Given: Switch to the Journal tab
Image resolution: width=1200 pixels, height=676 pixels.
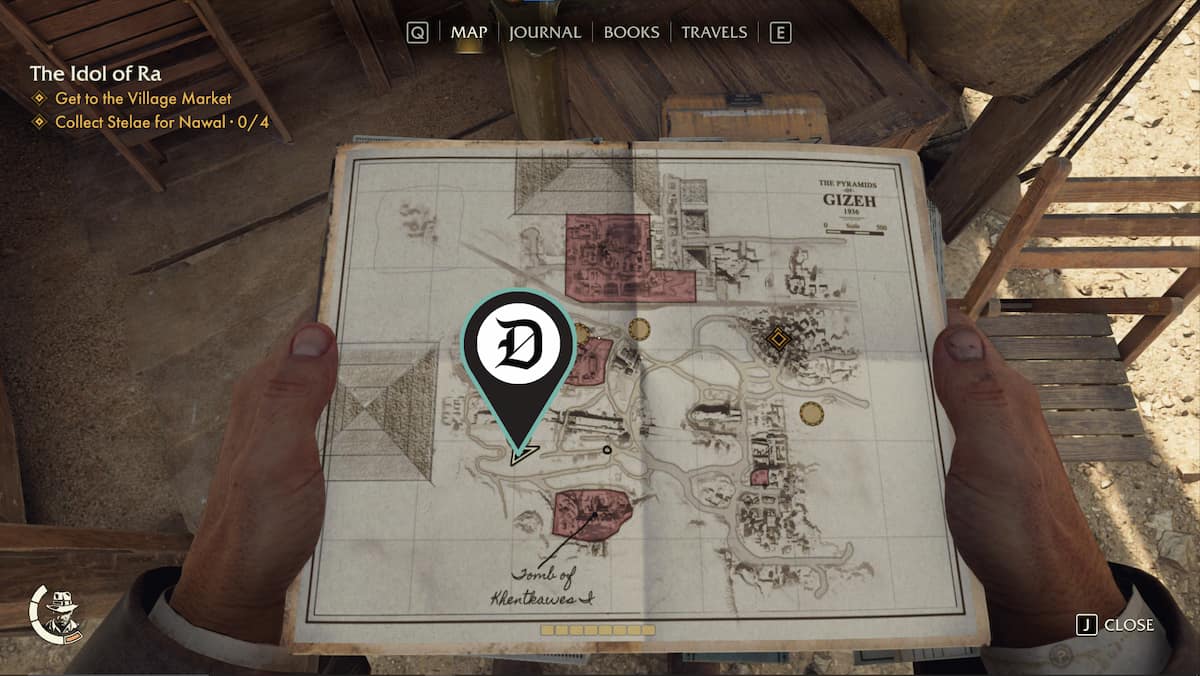Looking at the screenshot, I should coord(544,32).
